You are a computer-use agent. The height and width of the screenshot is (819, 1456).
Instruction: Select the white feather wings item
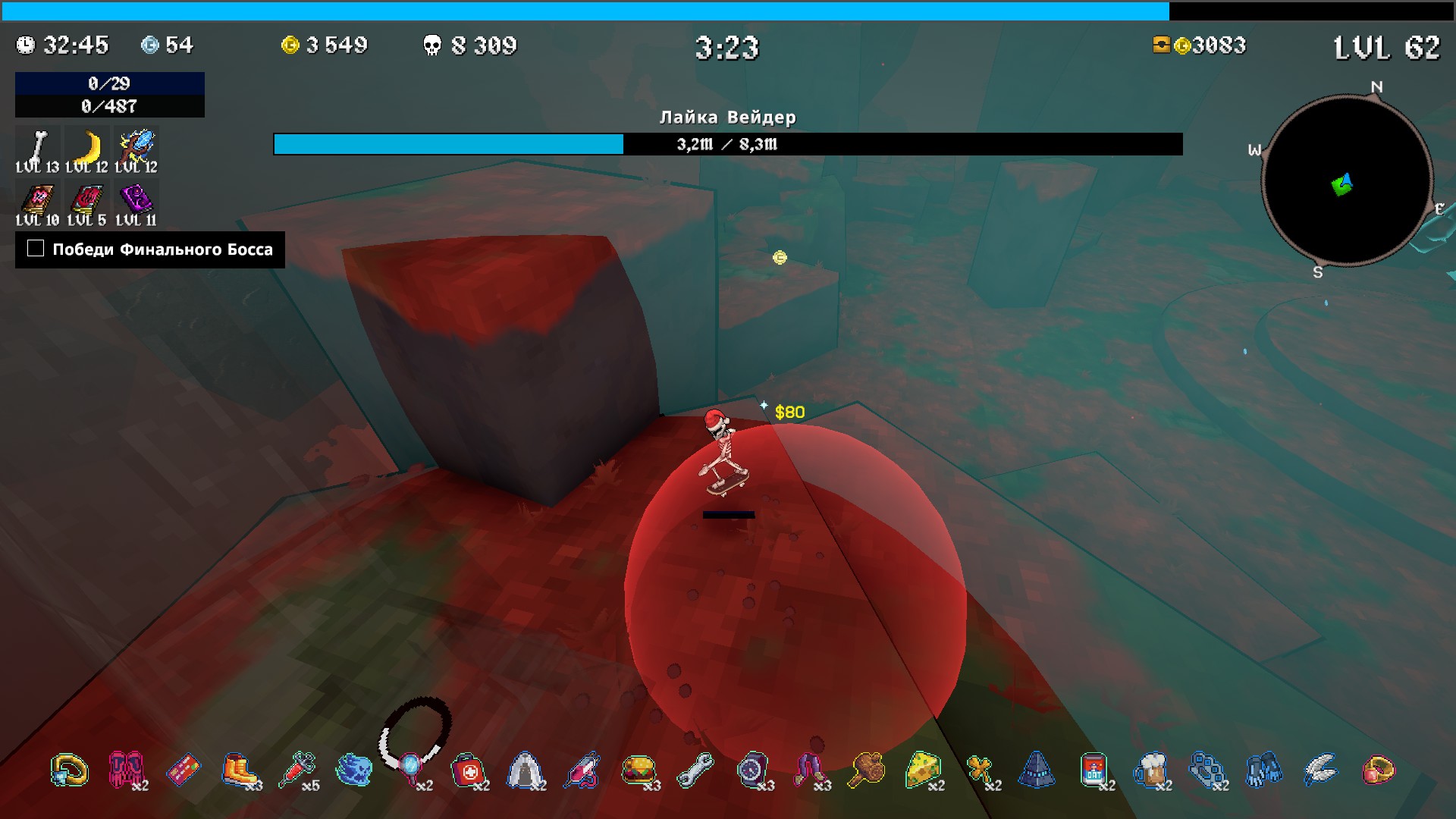point(1320,770)
